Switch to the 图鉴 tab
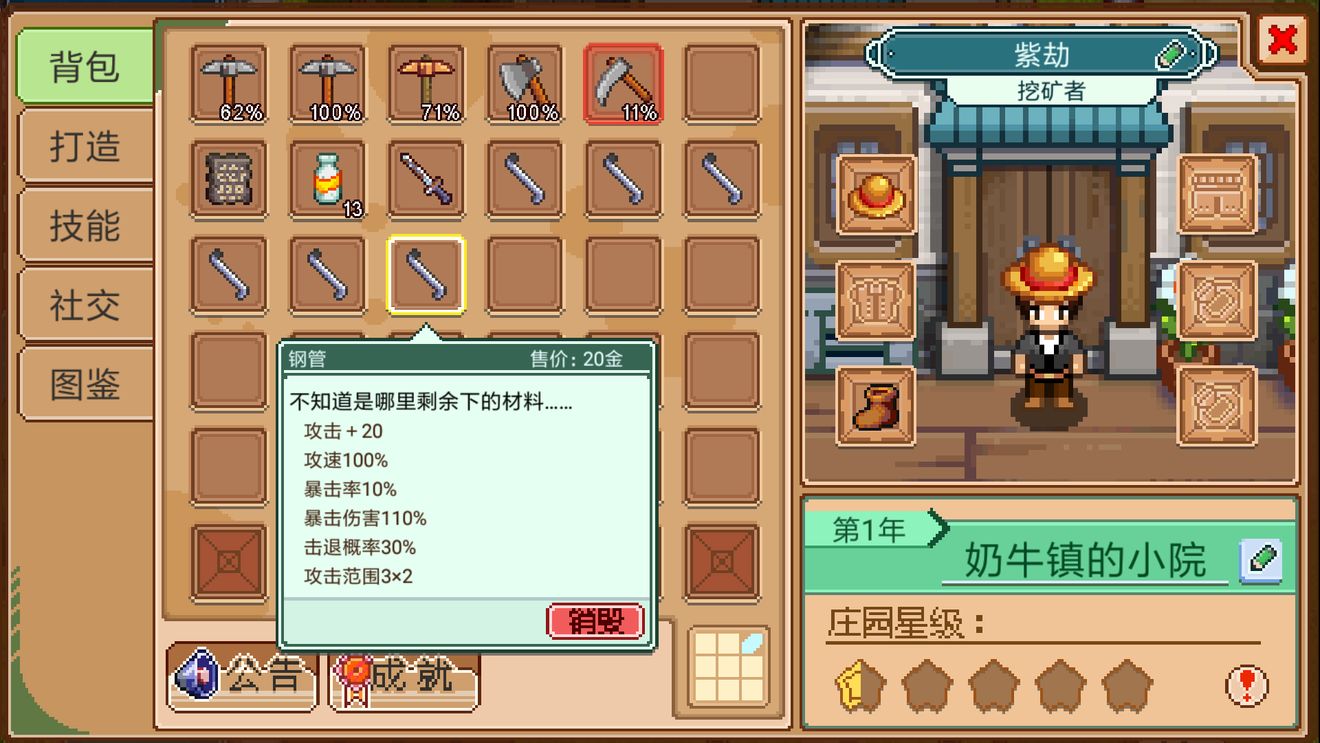 pos(83,385)
